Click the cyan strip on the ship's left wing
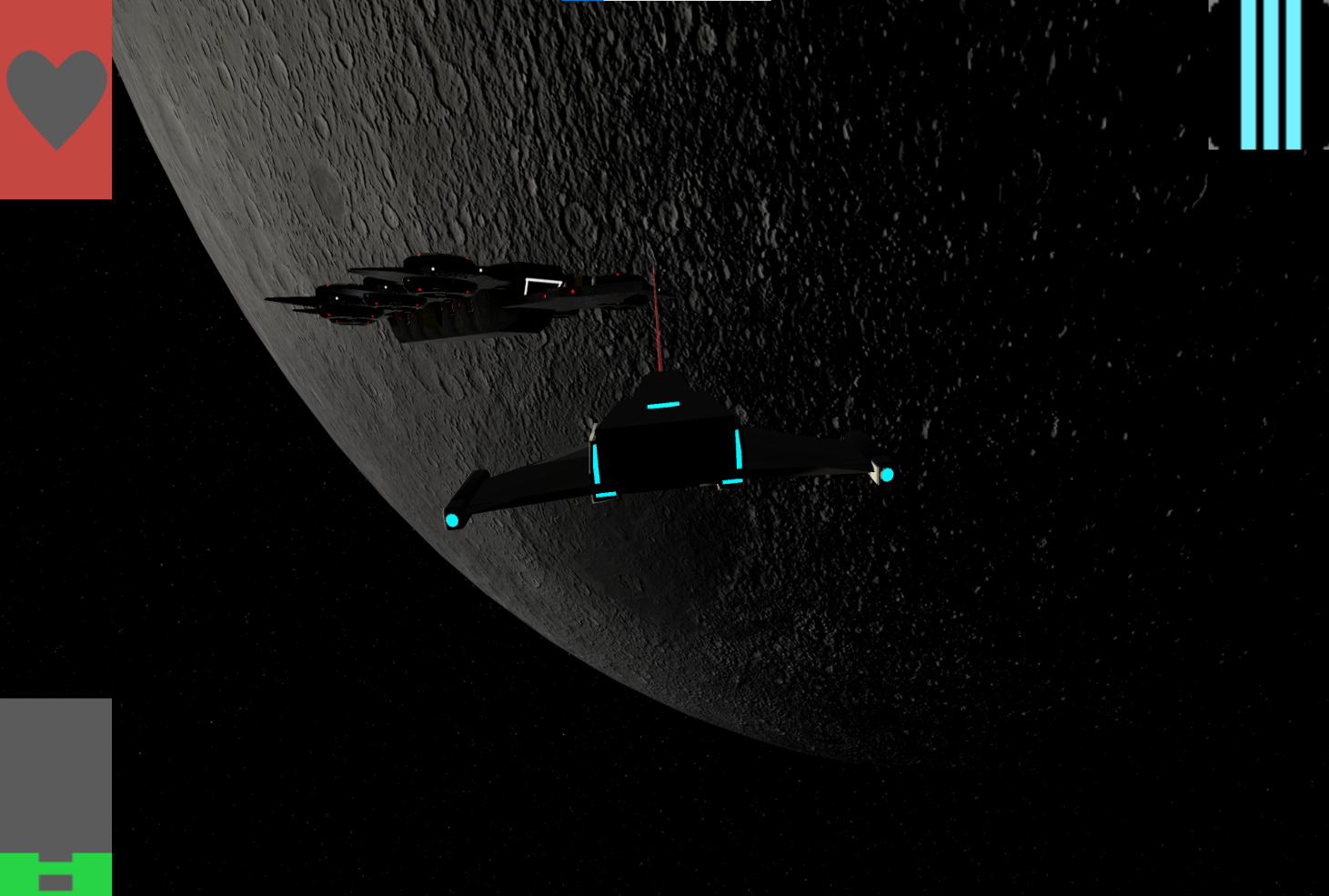This screenshot has height=896, width=1329. (596, 464)
